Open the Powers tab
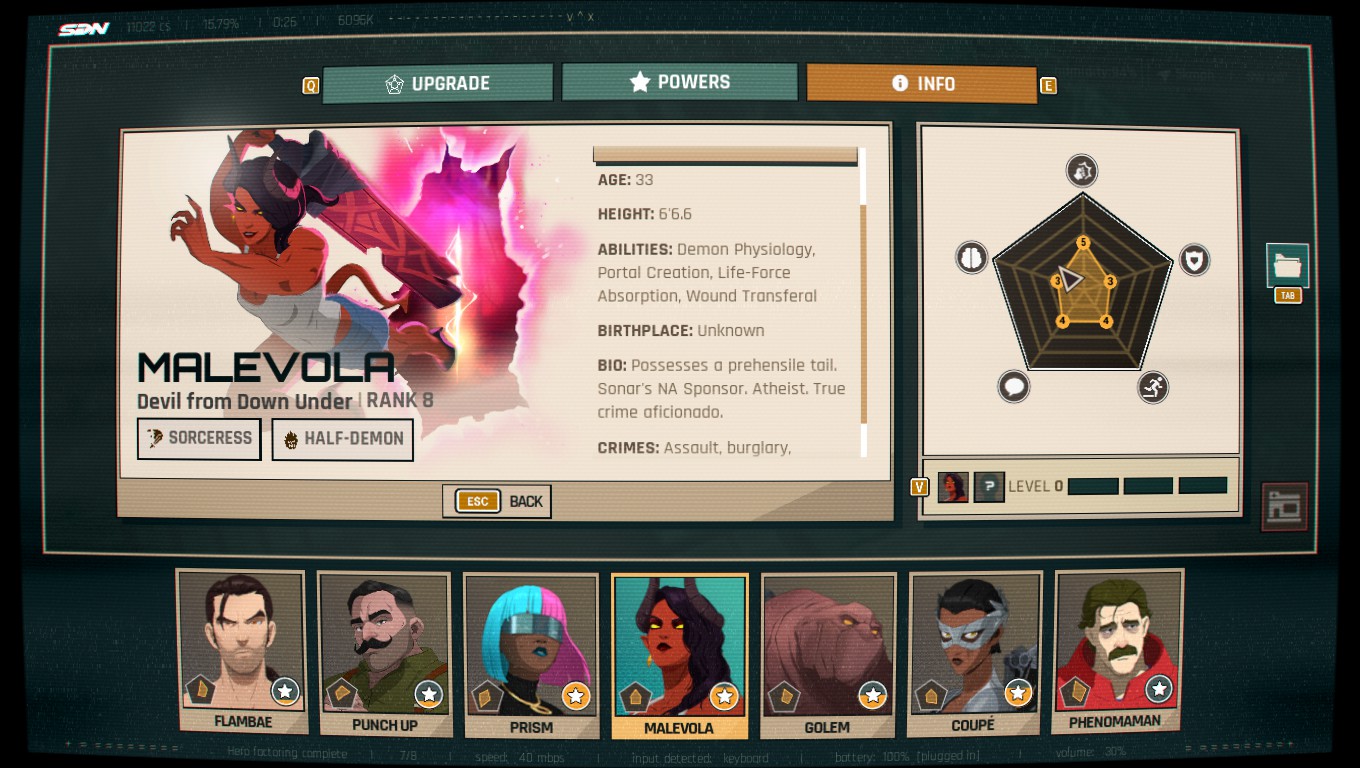The height and width of the screenshot is (768, 1360). coord(680,82)
